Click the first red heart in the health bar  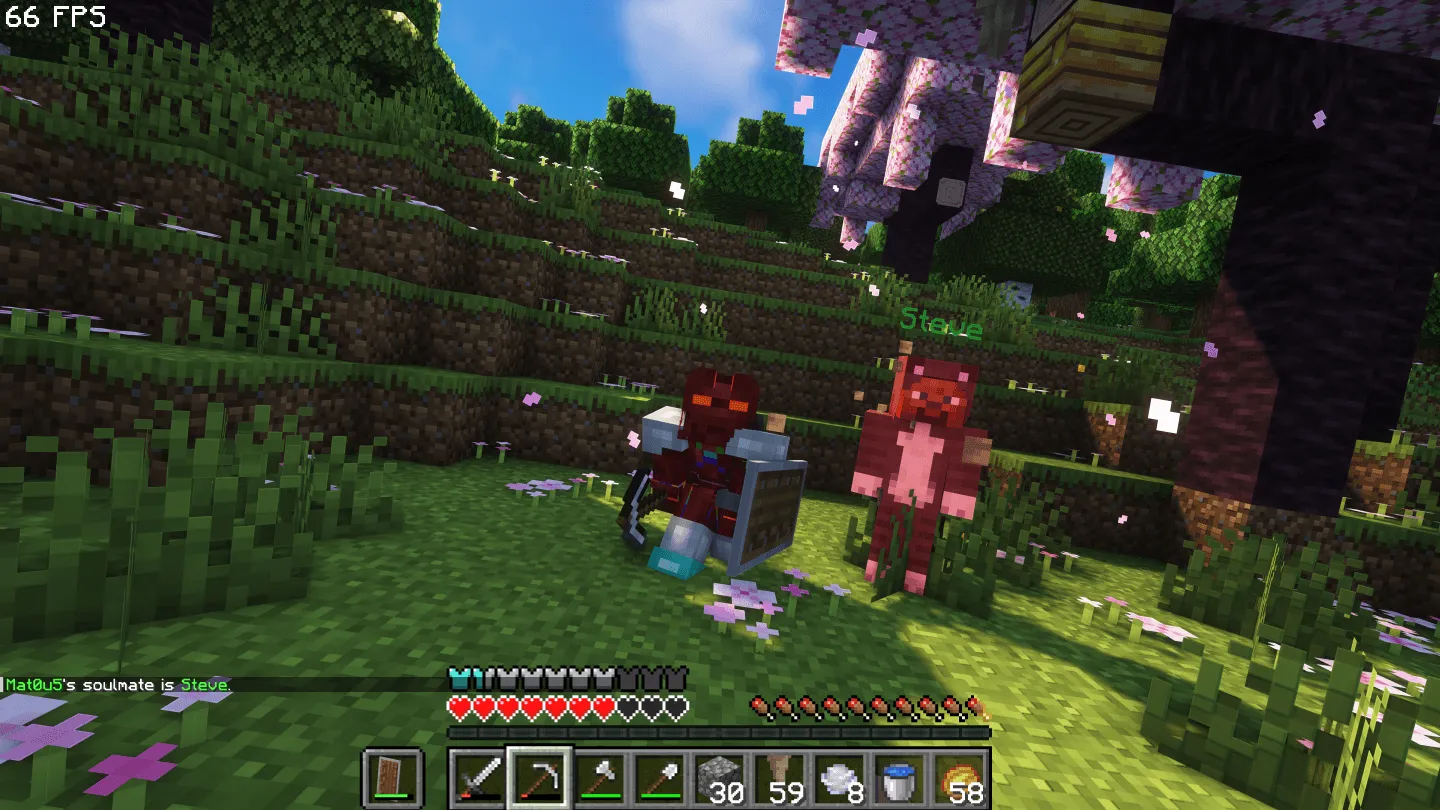[459, 706]
